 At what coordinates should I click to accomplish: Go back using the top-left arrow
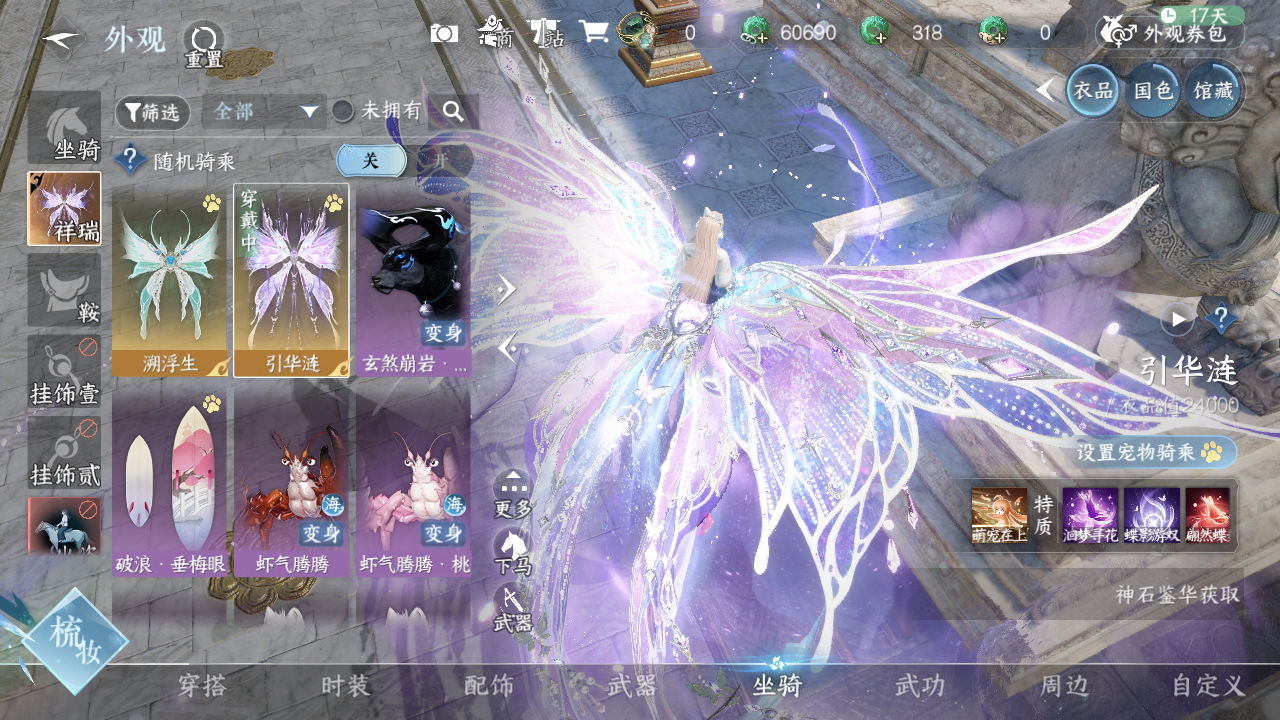(61, 39)
